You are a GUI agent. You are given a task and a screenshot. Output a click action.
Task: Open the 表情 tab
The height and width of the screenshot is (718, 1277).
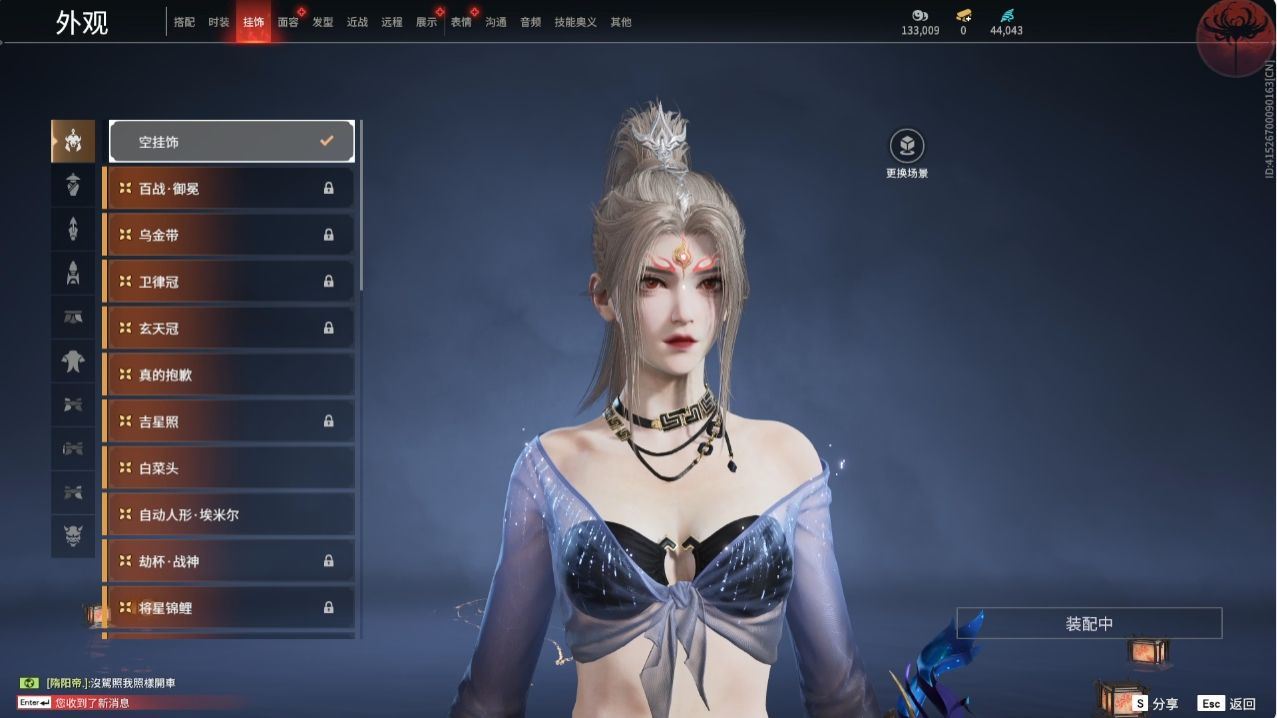point(461,22)
